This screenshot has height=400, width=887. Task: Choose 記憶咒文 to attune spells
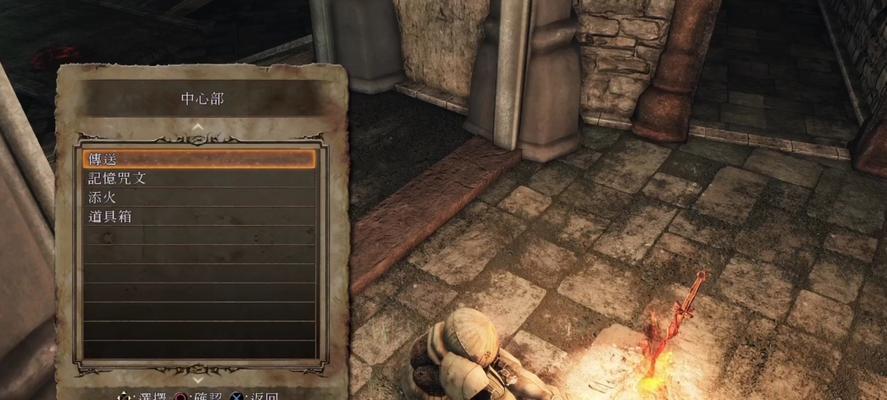point(198,178)
